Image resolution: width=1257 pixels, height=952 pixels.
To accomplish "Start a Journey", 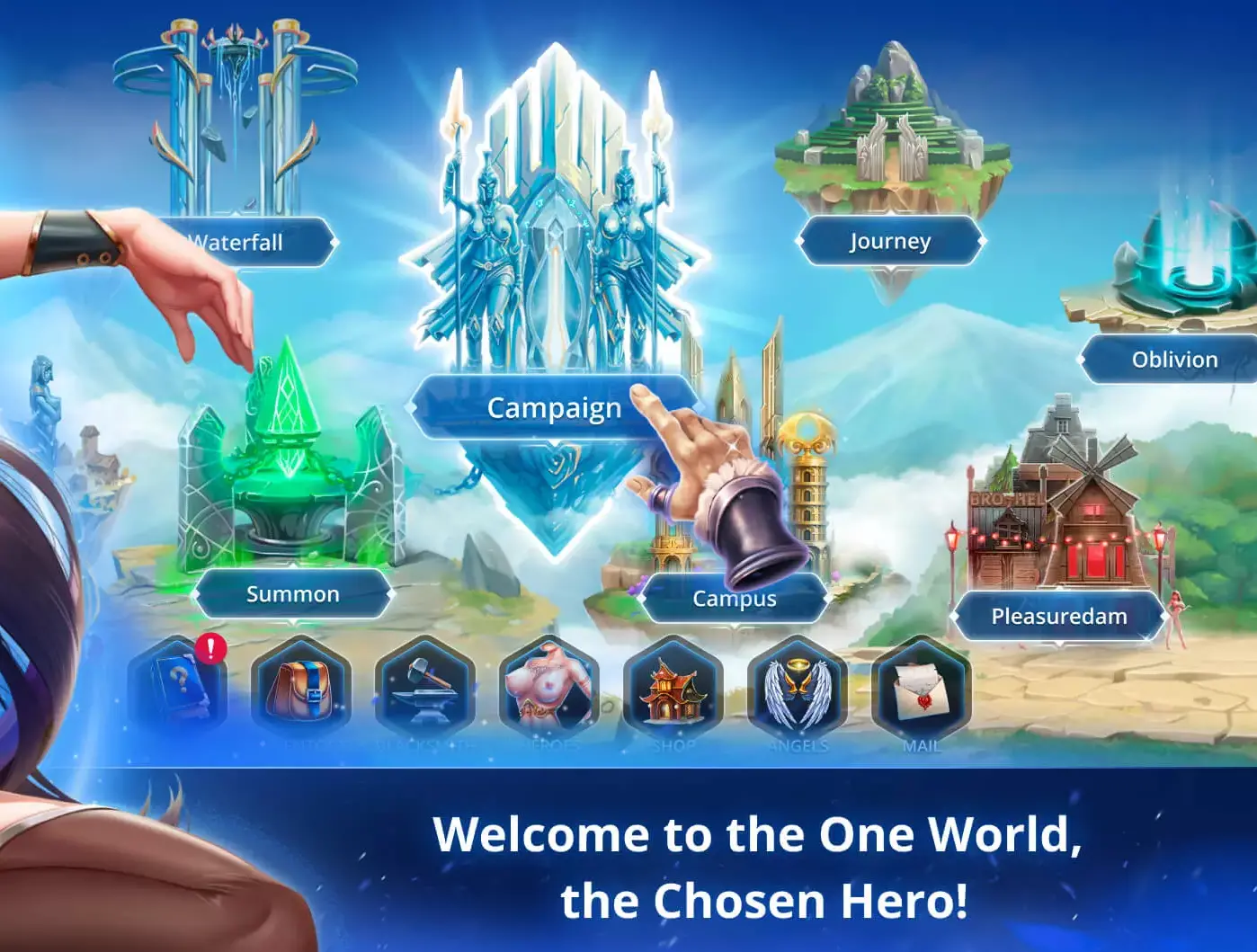I will click(889, 241).
